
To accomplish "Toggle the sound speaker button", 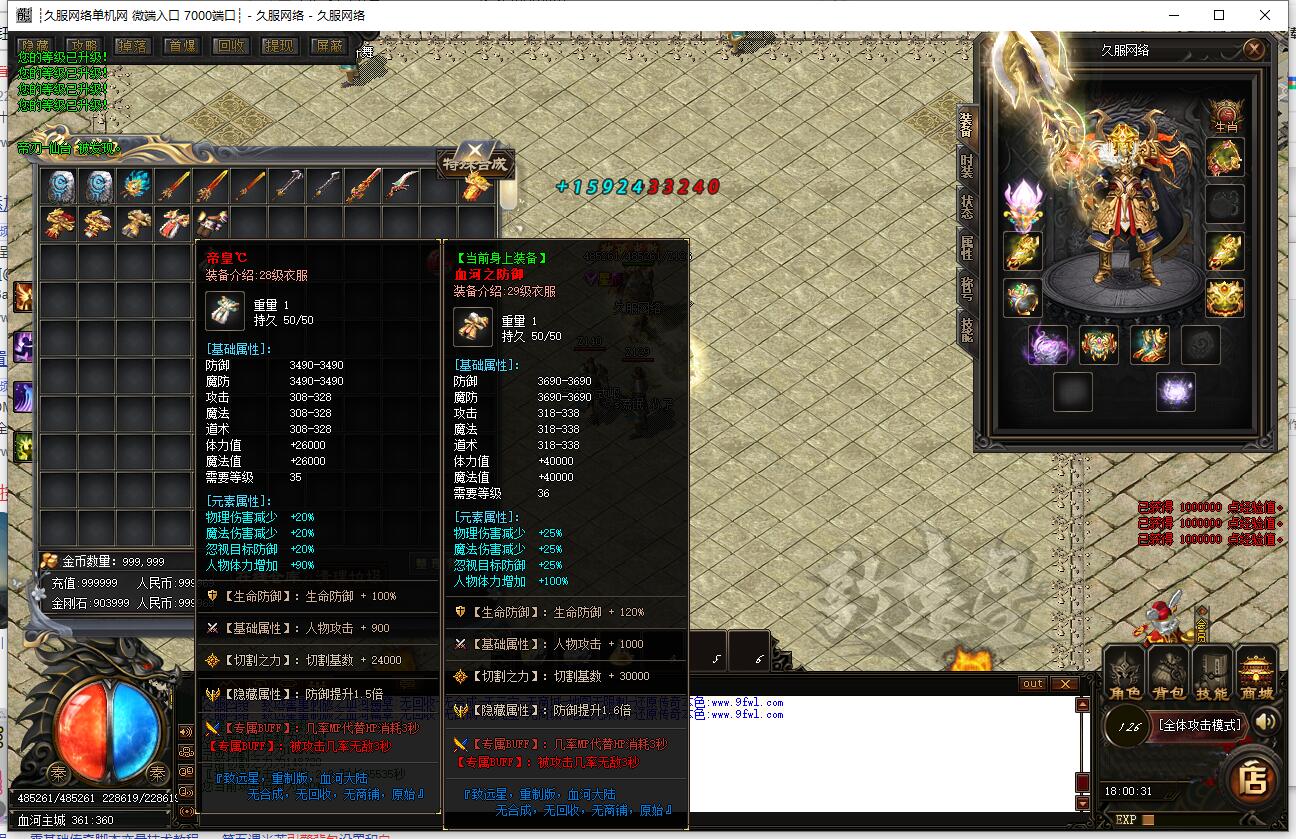I will [1266, 722].
